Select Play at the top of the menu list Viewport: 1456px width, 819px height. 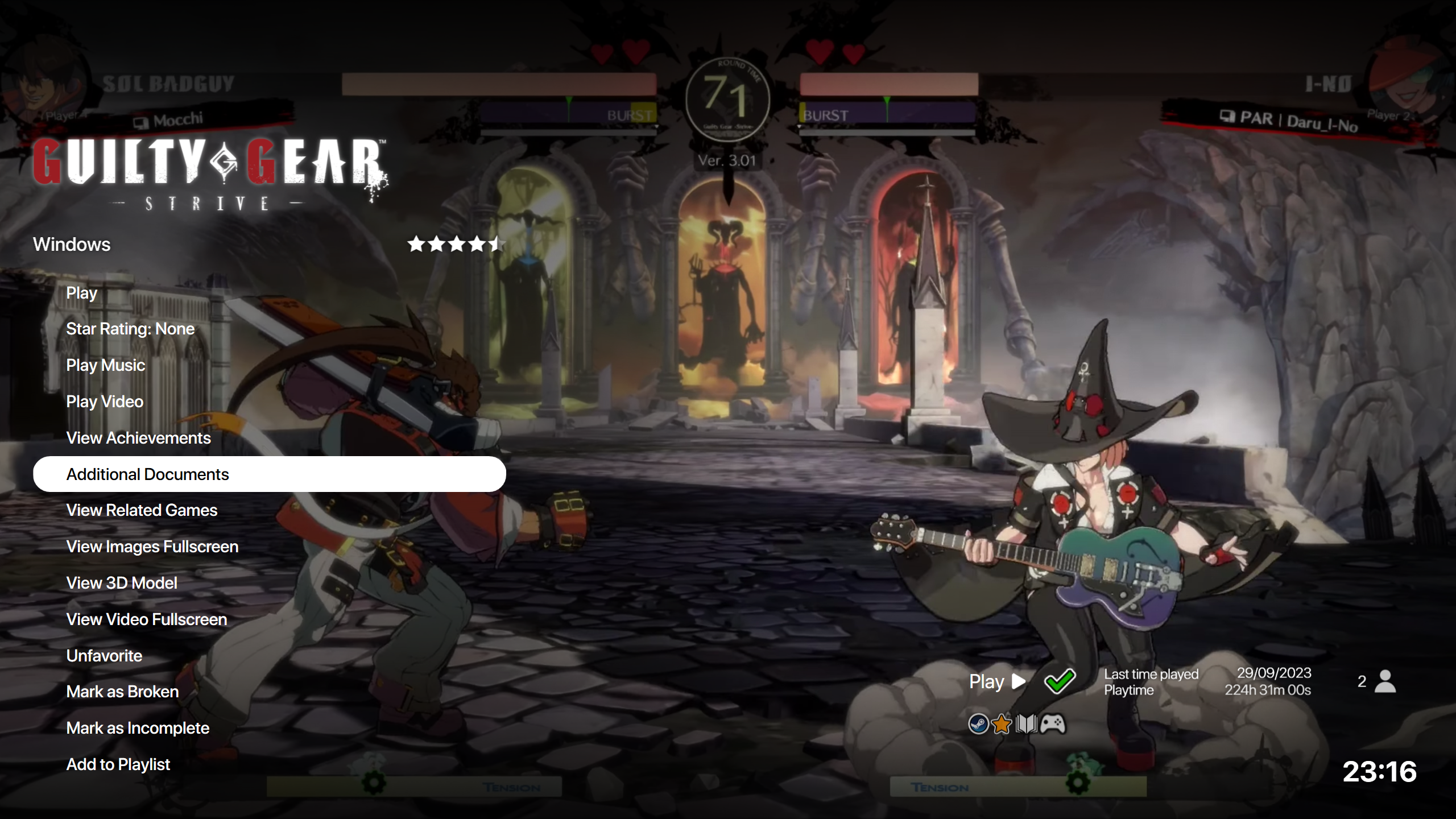(x=82, y=293)
